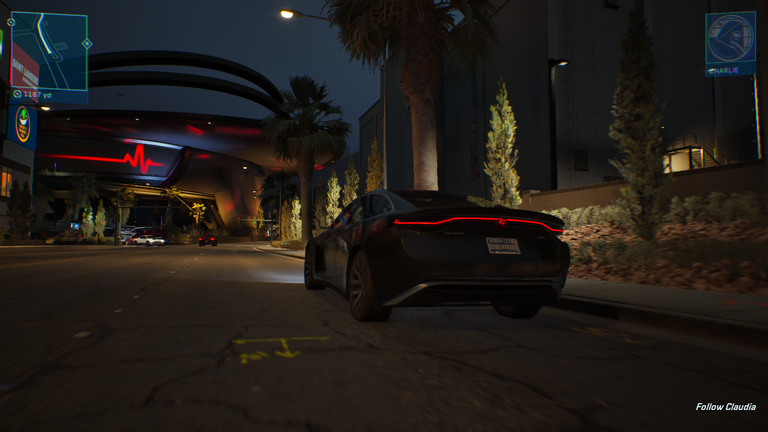This screenshot has height=432, width=768.
Task: Click the diamond marker on the minimap's edge
Action: point(87,43)
